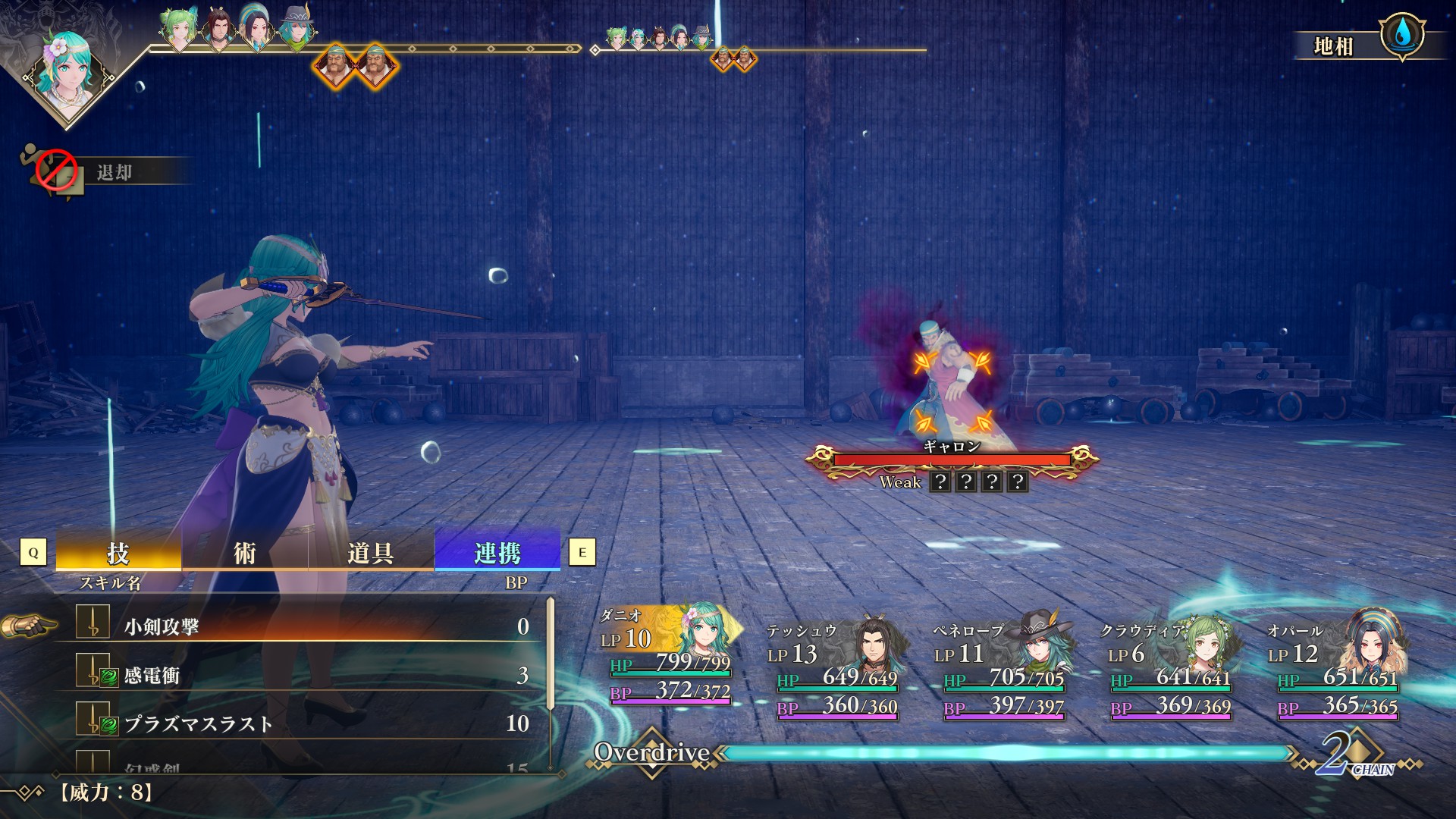Click the 退却 retreat button
Screen dimensions: 1456x819
tap(106, 173)
